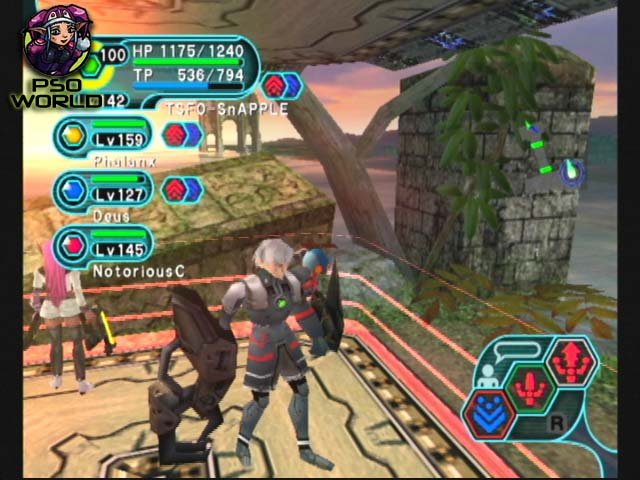Use the gray-bordered red arrow technique hexagon

click(572, 360)
